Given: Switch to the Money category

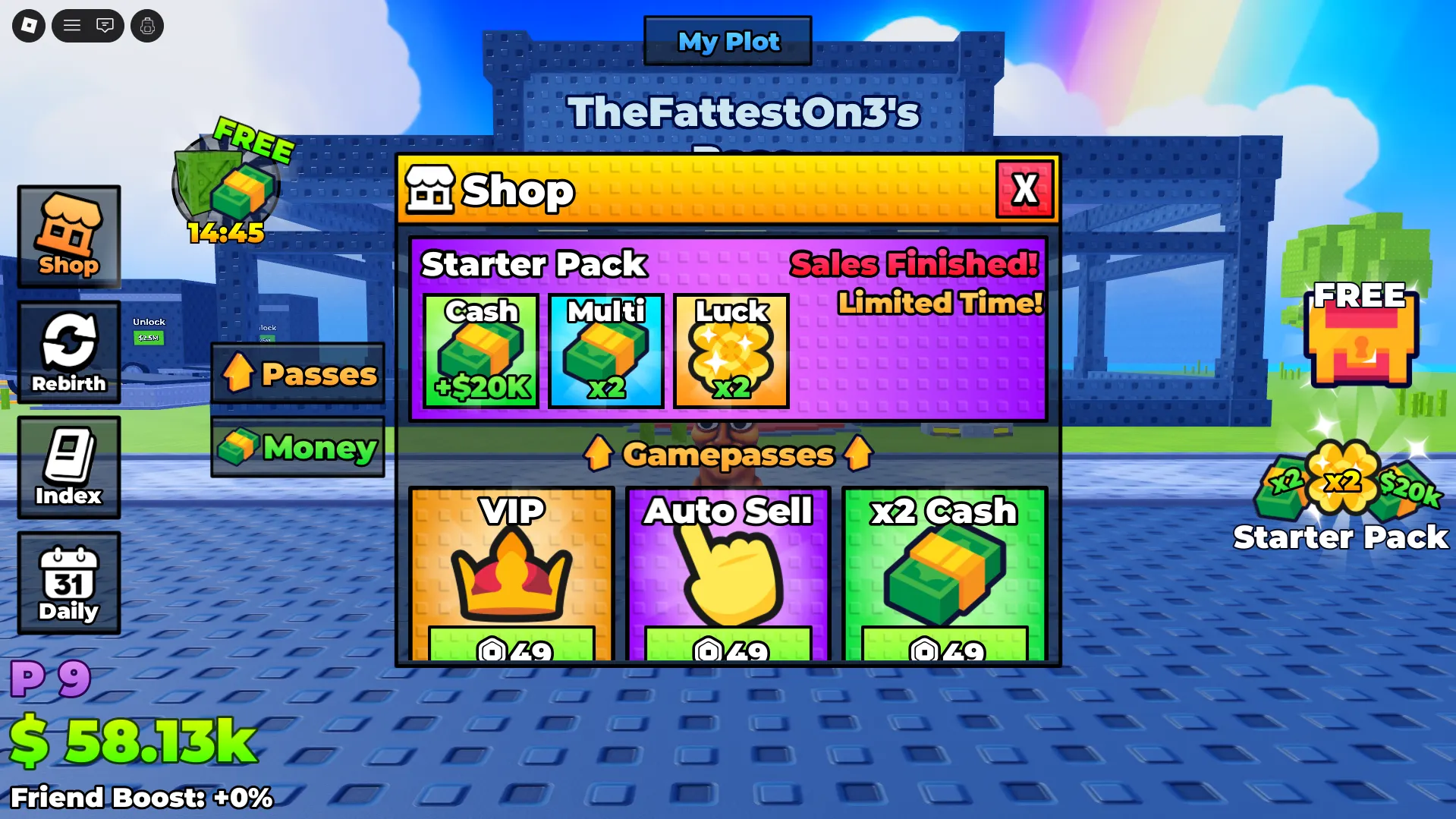Looking at the screenshot, I should point(298,447).
